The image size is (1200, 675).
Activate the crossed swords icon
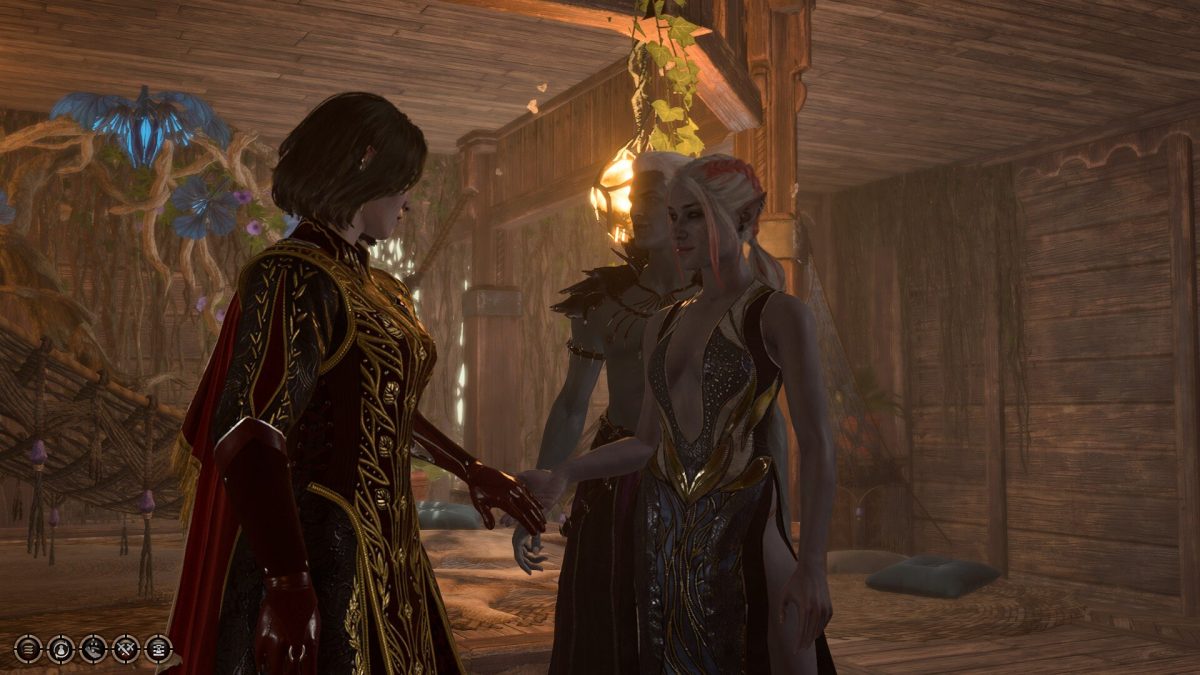126,649
